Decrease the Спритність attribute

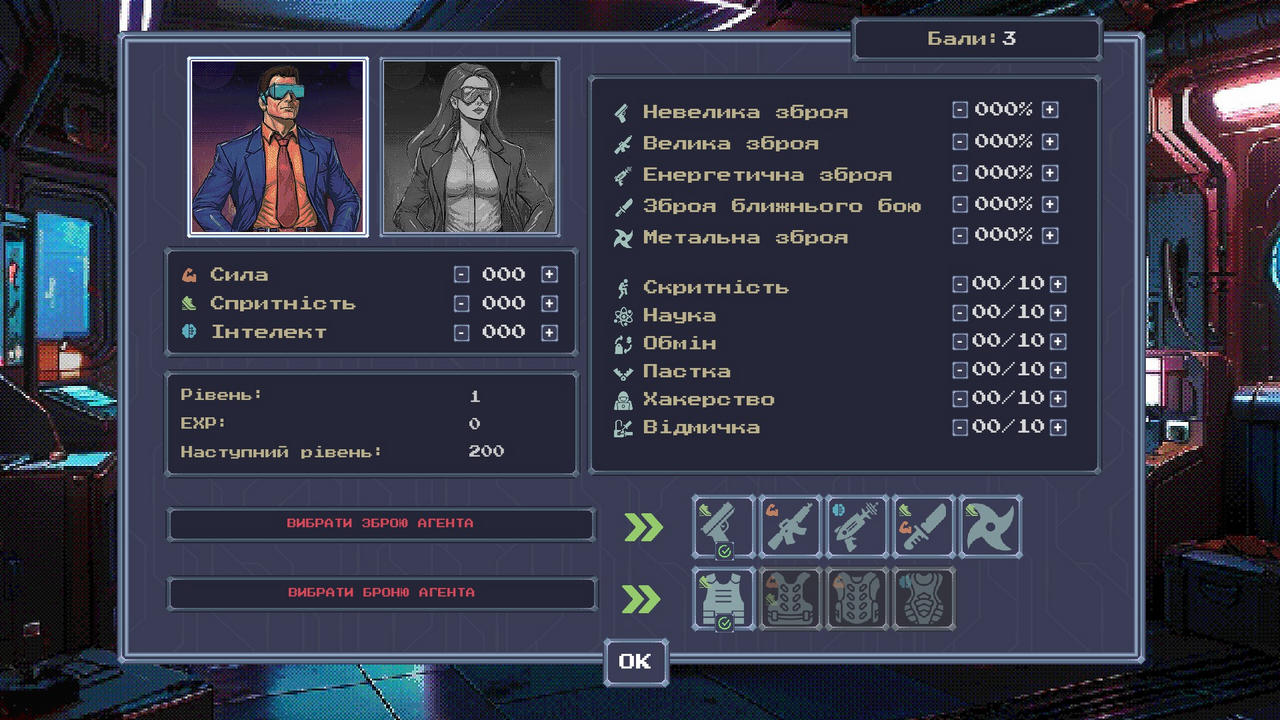click(x=461, y=304)
